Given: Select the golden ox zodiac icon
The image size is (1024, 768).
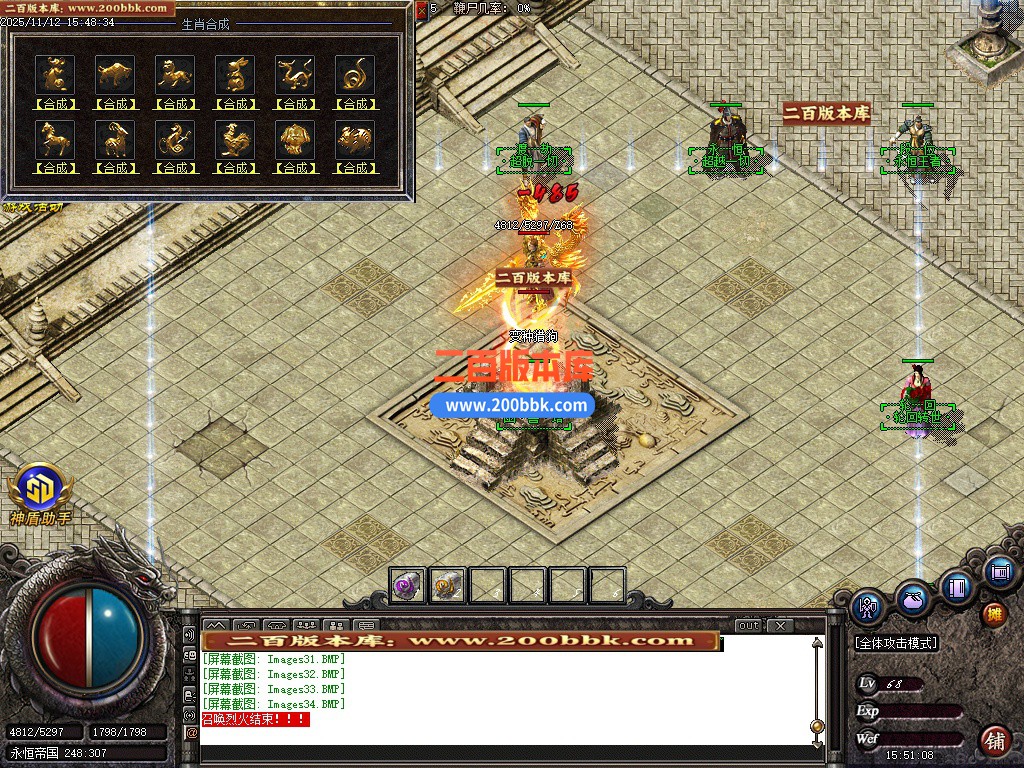Looking at the screenshot, I should tap(115, 74).
